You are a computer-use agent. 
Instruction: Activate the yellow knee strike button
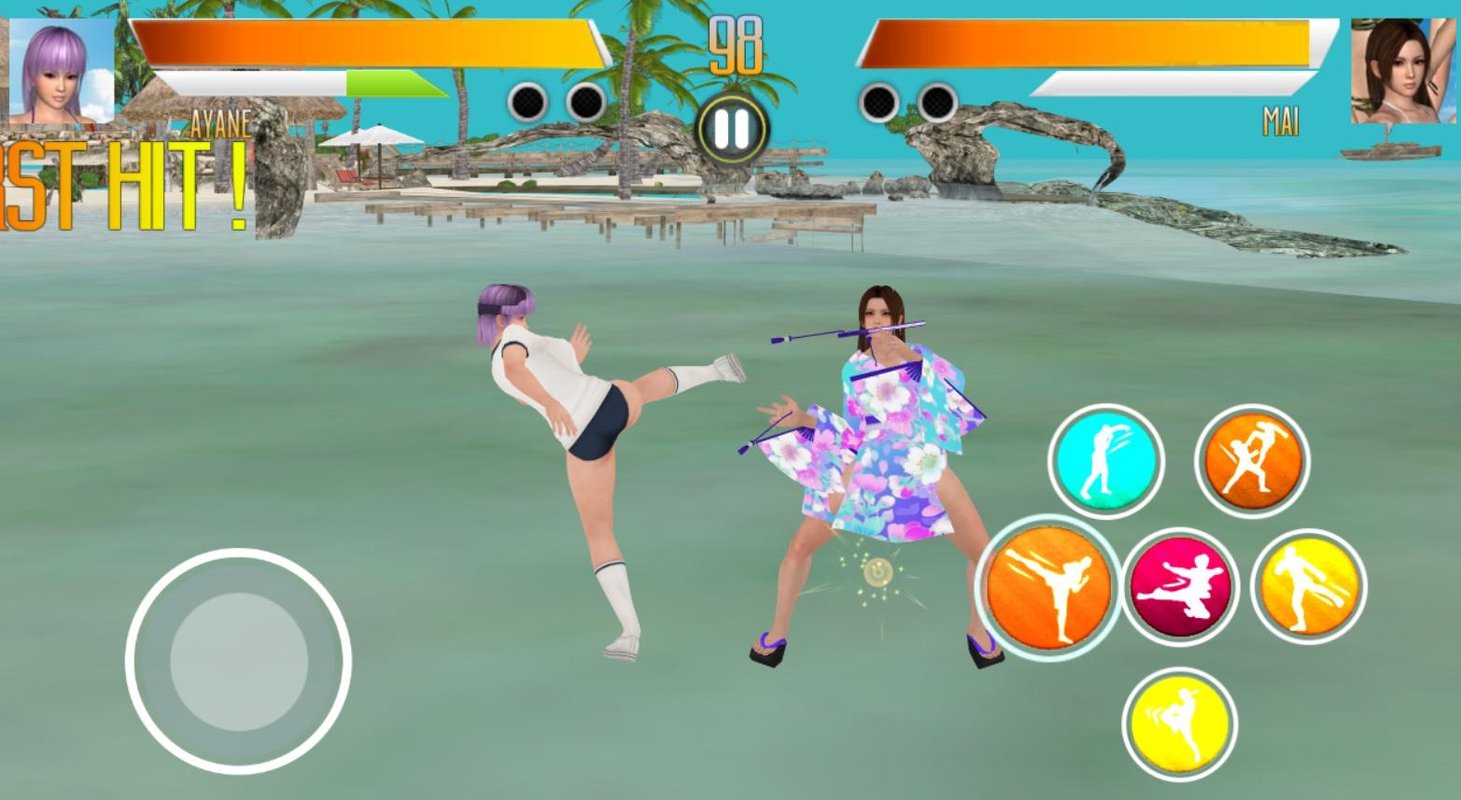coord(1179,724)
